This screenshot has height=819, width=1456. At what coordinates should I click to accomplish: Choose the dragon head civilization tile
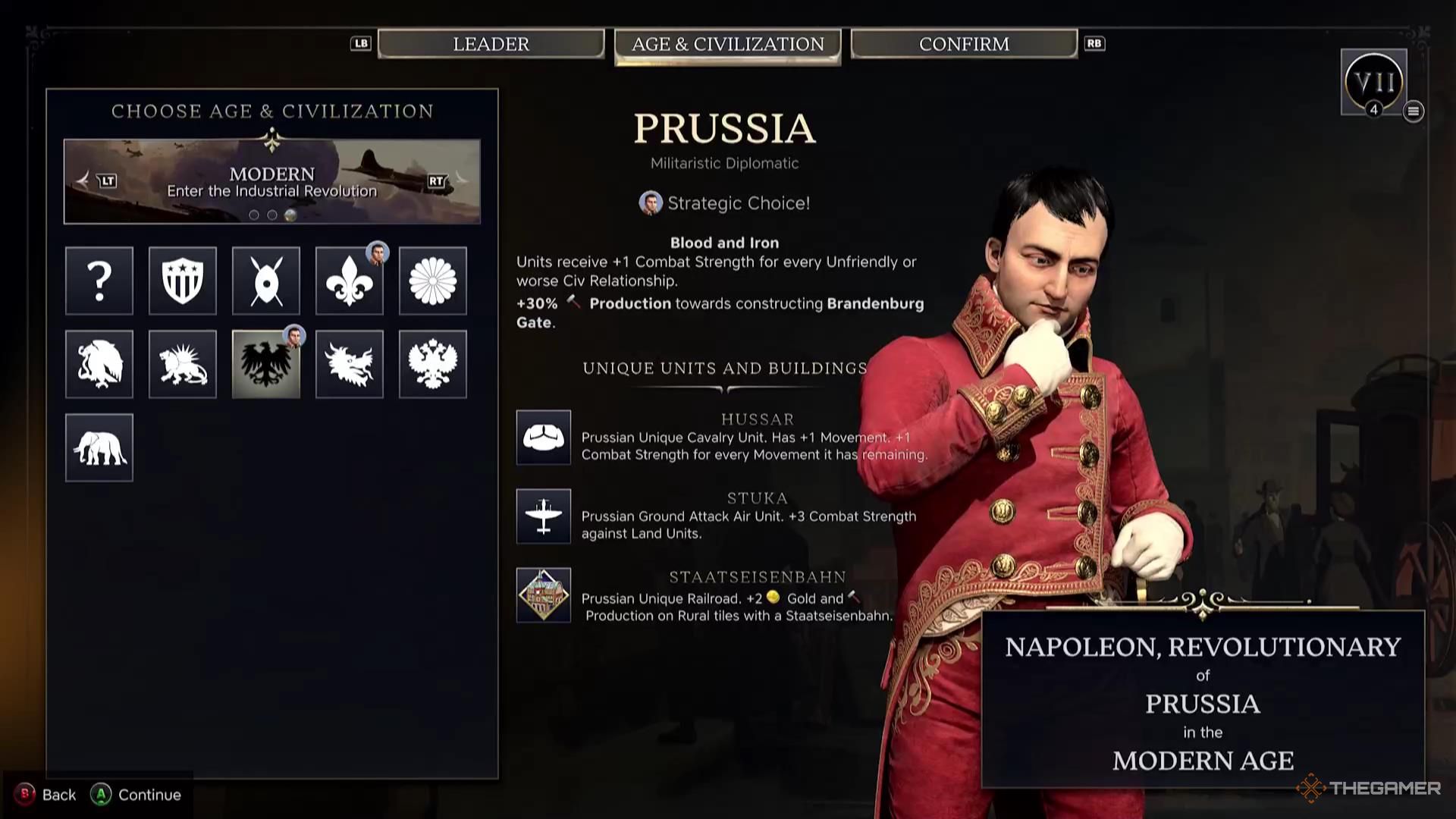tap(350, 364)
